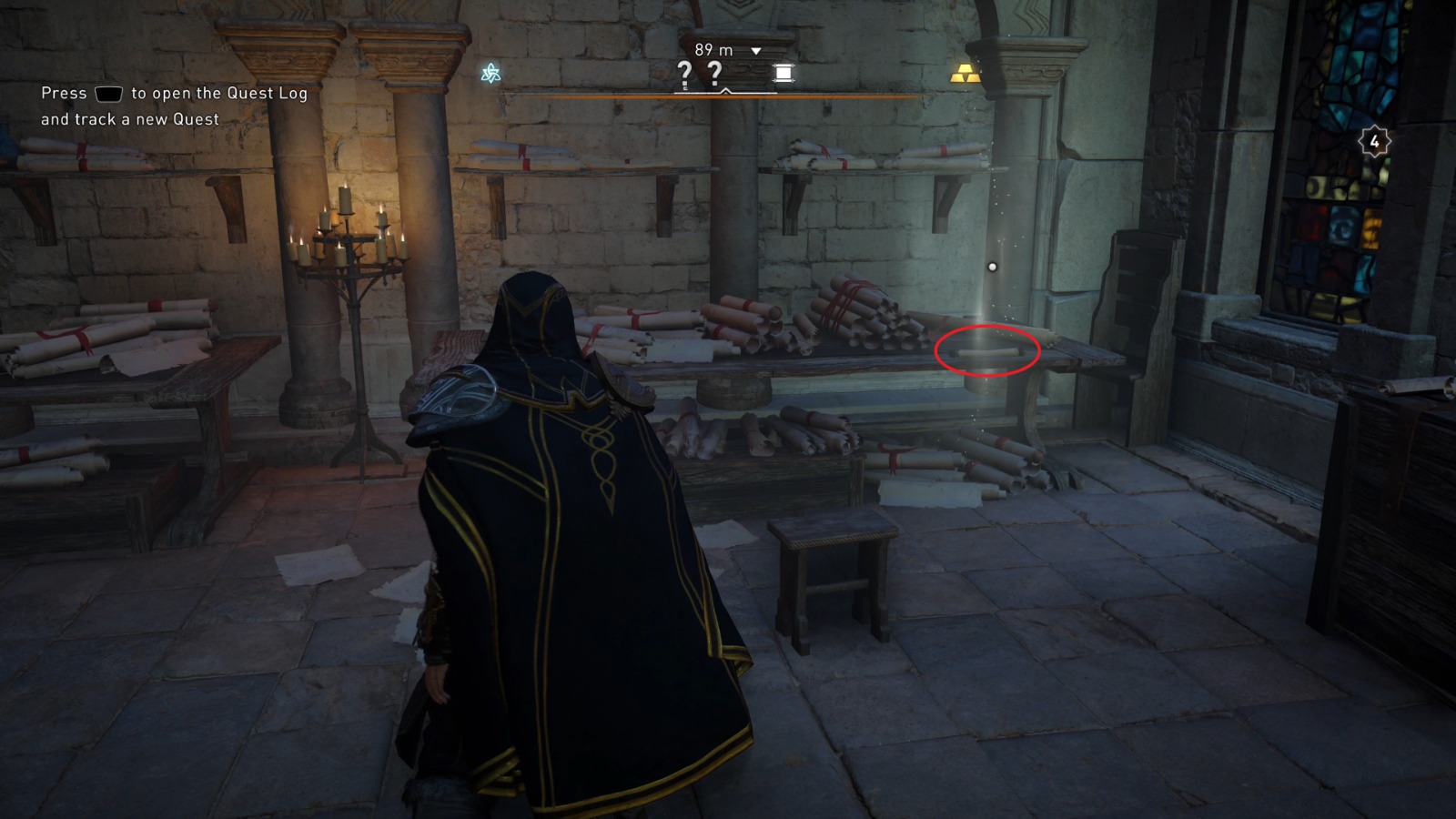Click the glowing white collectible orb
The image size is (1456, 819).
[992, 267]
